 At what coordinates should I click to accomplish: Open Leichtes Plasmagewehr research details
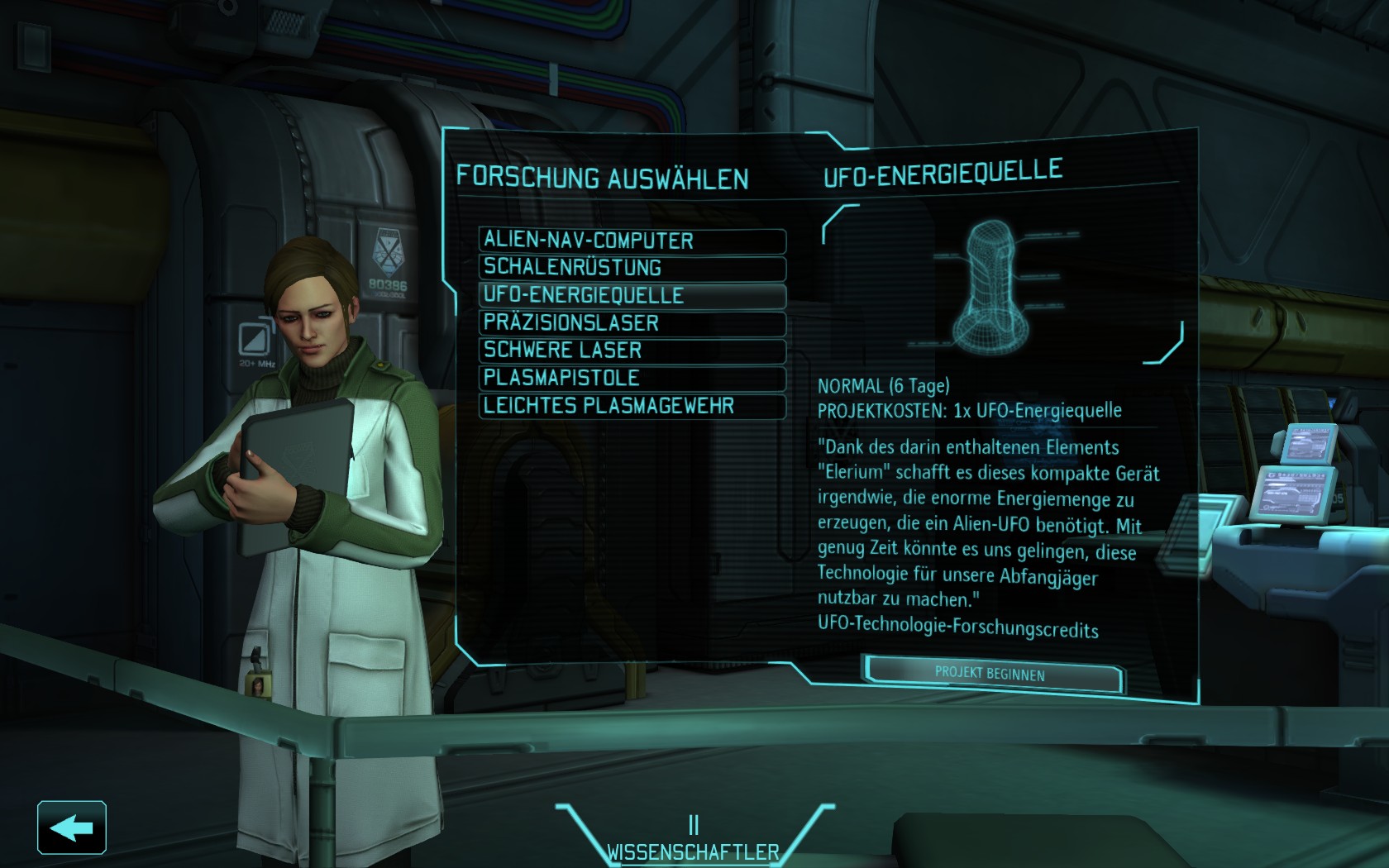pyautogui.click(x=632, y=406)
